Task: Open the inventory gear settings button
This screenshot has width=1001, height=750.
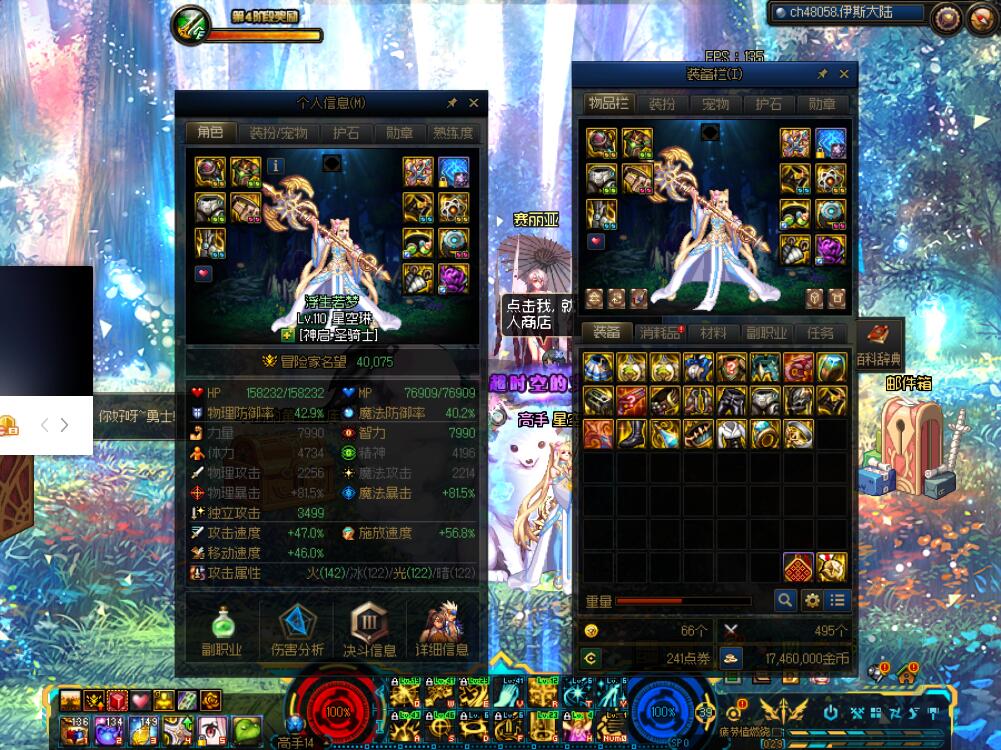Action: point(811,600)
